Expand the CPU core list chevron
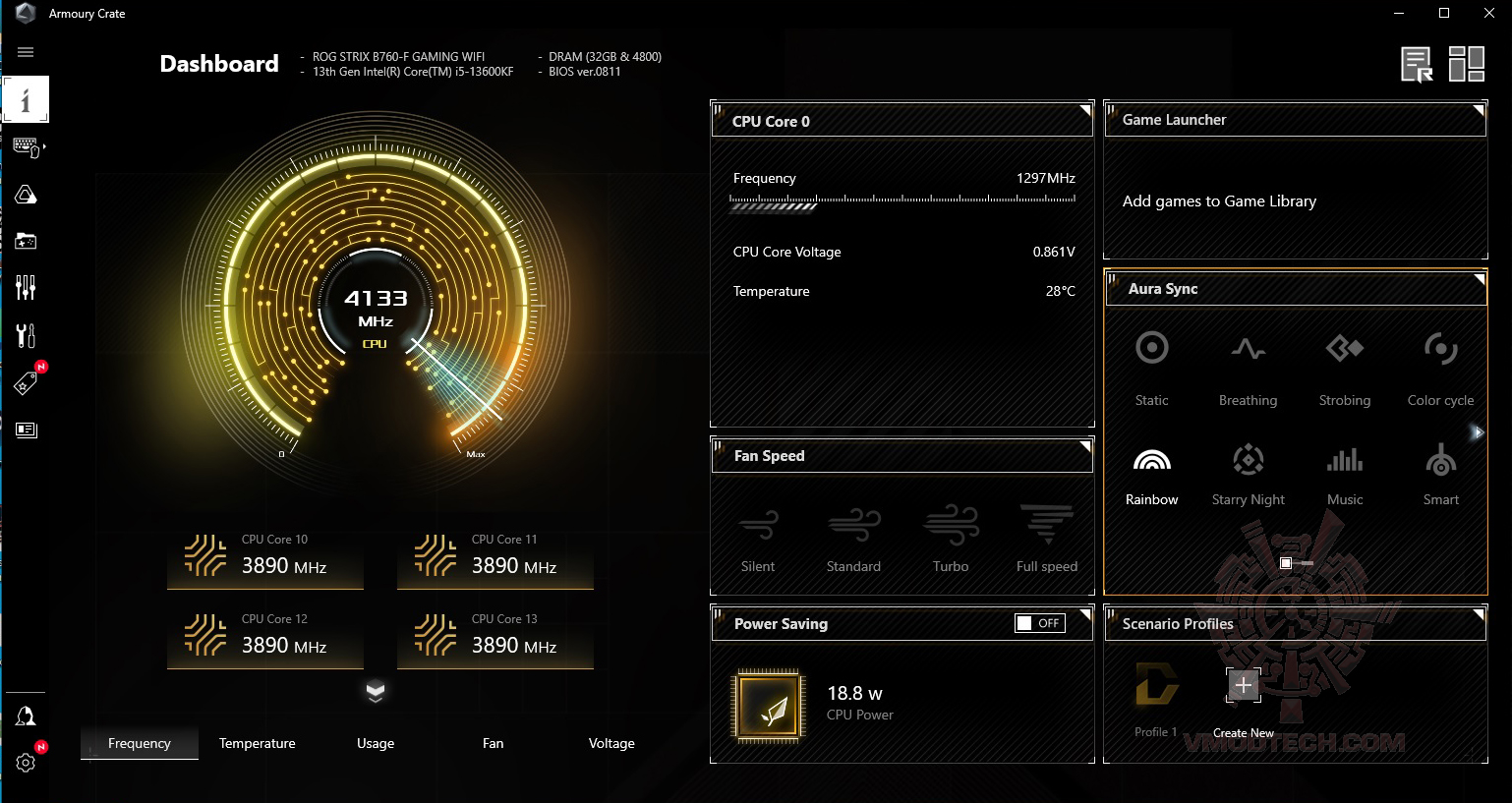This screenshot has width=1512, height=803. pos(376,692)
